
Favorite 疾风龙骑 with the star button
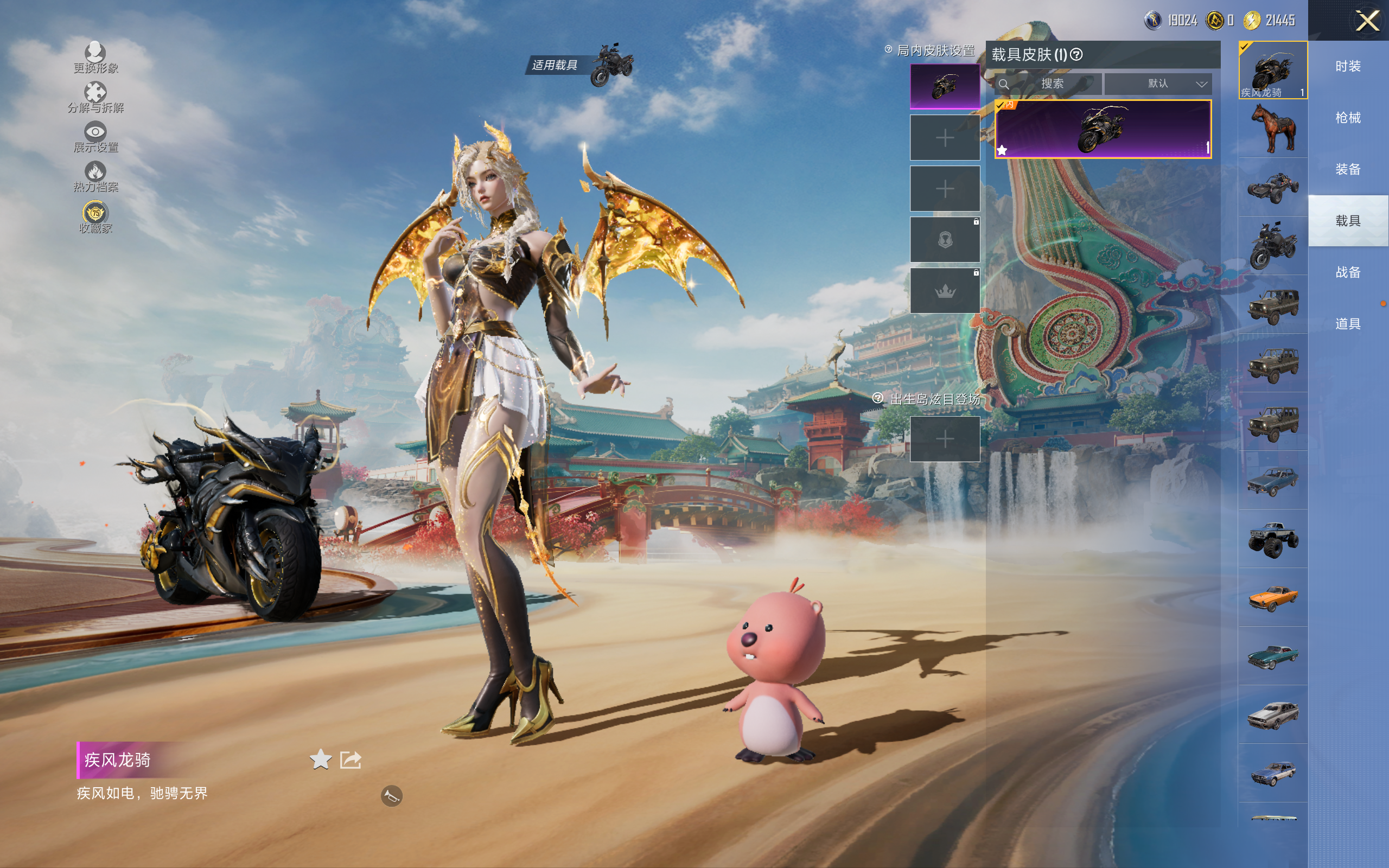pos(320,759)
